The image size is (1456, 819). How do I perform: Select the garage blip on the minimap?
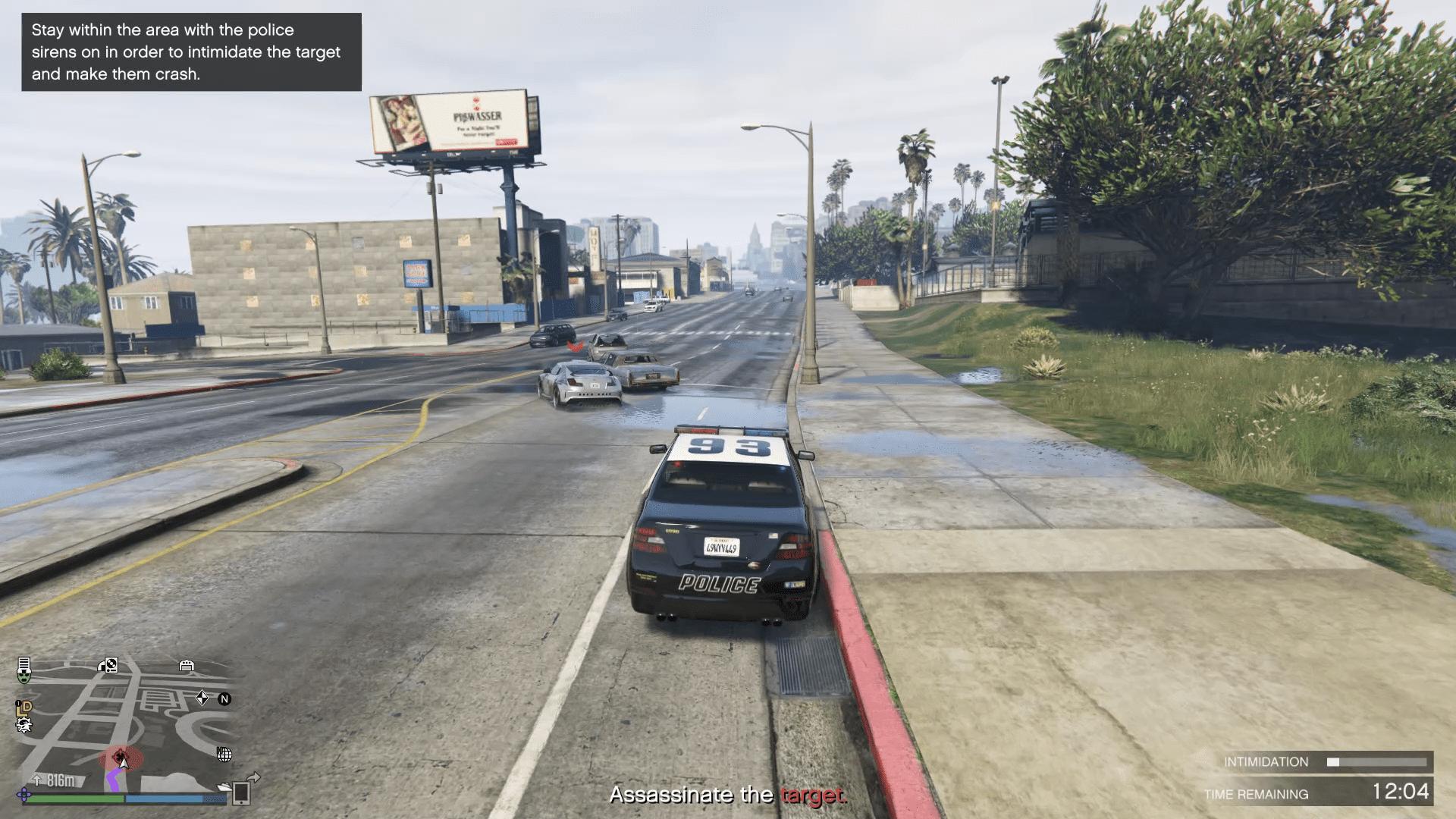pyautogui.click(x=187, y=665)
